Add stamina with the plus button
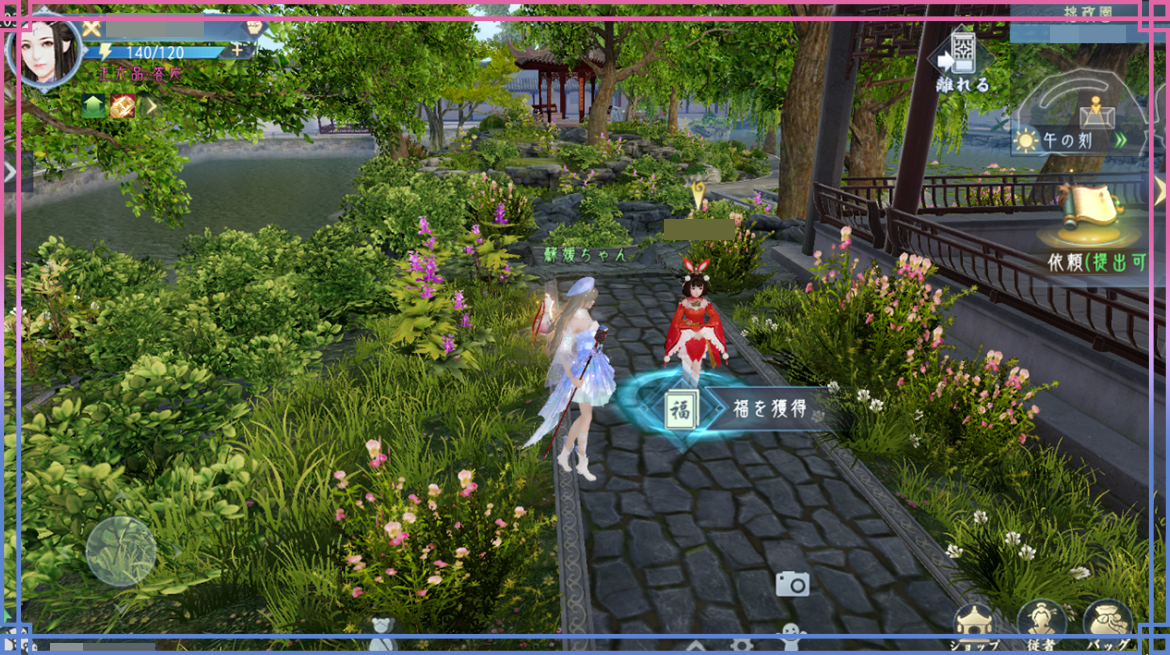The image size is (1170, 655). (237, 50)
